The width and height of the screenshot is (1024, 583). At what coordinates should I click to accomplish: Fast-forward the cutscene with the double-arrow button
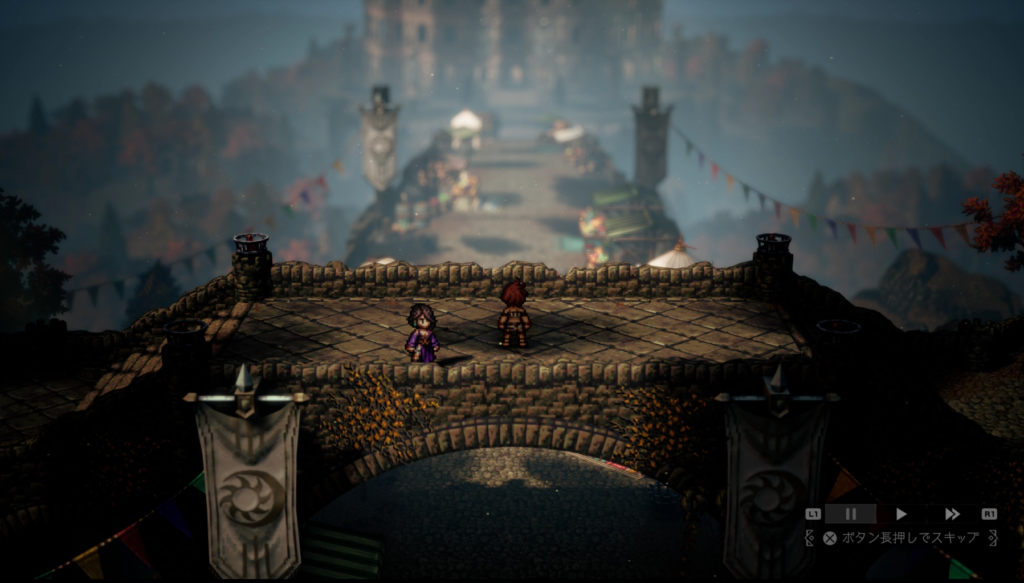(952, 514)
